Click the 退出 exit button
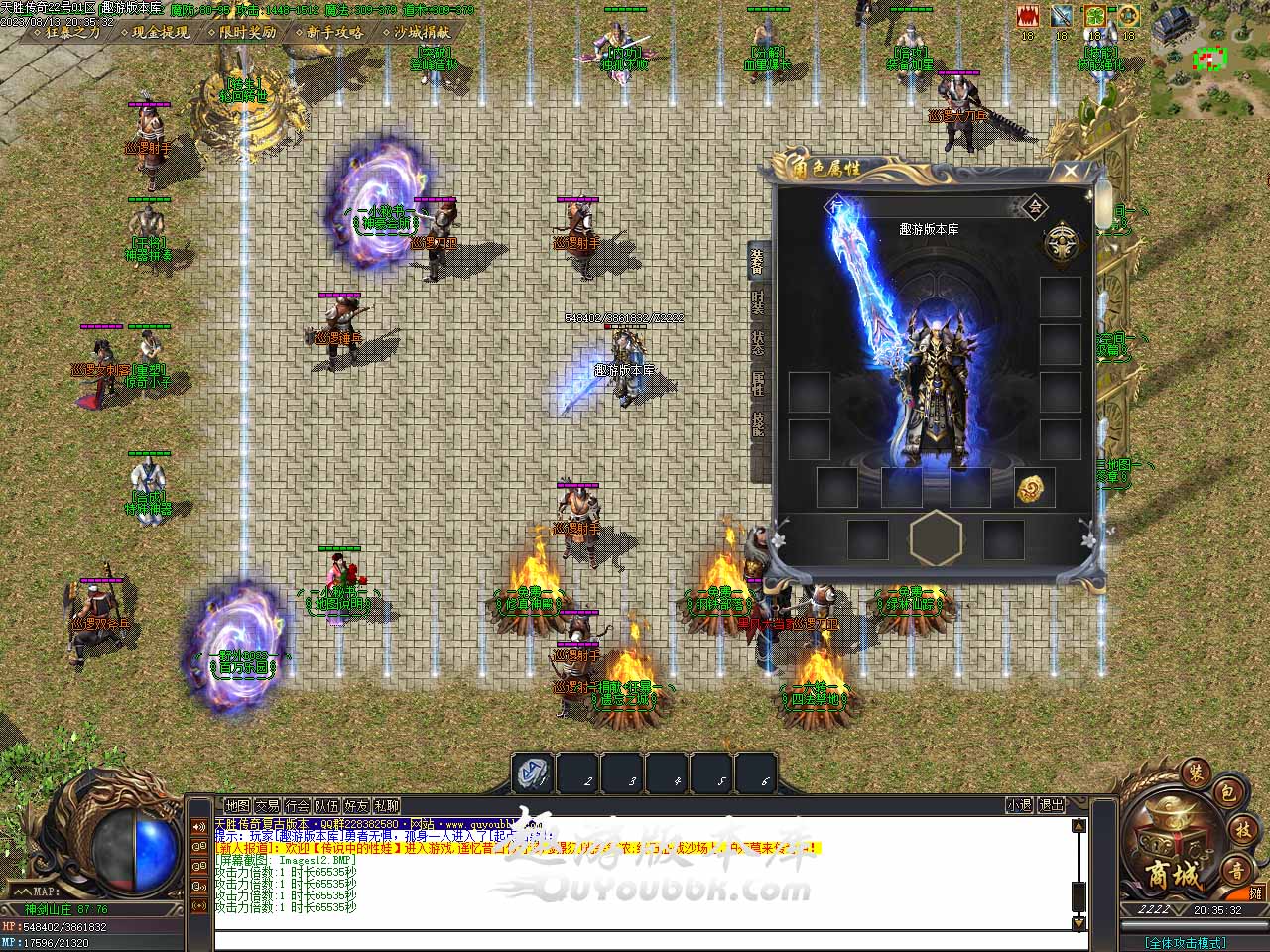The image size is (1270, 952). point(1051,806)
